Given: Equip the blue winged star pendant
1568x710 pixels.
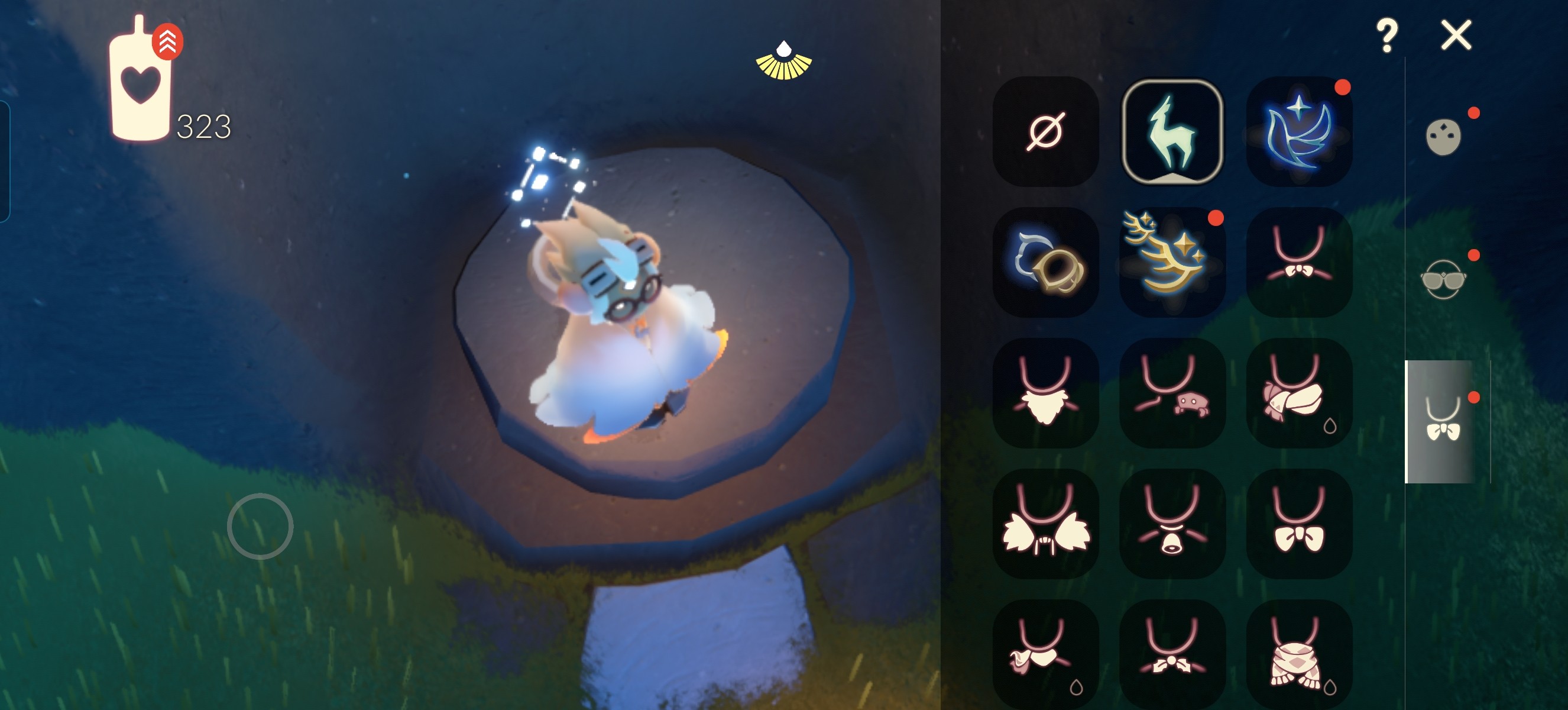Looking at the screenshot, I should [x=1299, y=131].
